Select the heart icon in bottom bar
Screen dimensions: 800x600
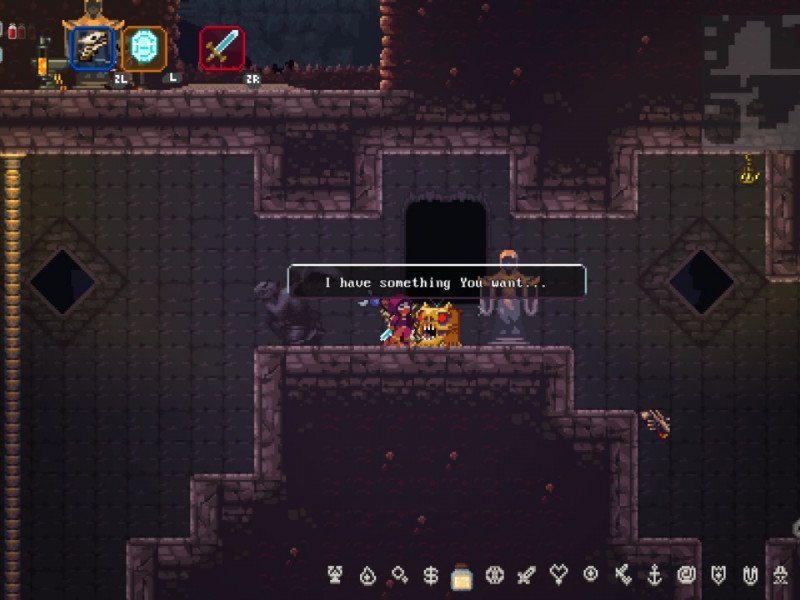[x=559, y=575]
